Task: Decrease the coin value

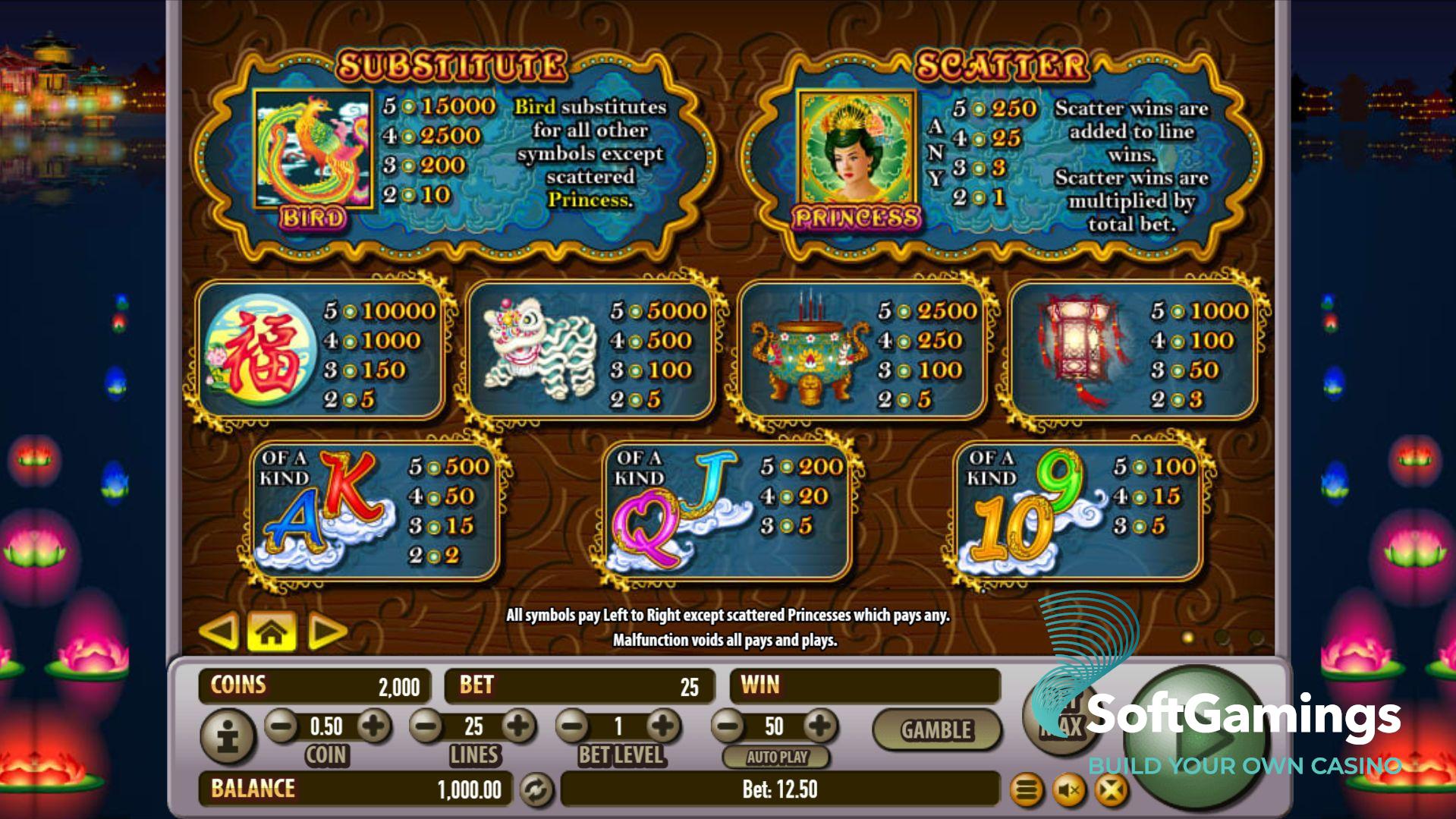Action: coord(281,726)
